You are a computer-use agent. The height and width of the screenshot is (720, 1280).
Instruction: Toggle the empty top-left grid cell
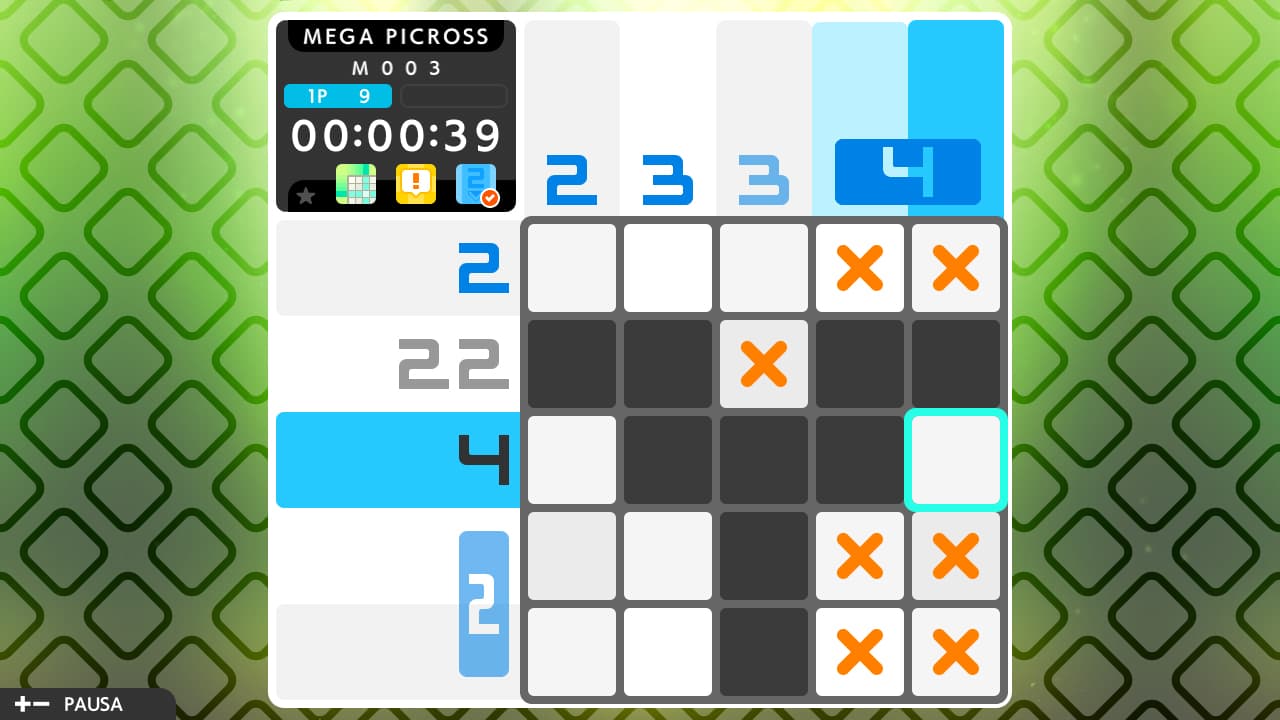pyautogui.click(x=571, y=267)
